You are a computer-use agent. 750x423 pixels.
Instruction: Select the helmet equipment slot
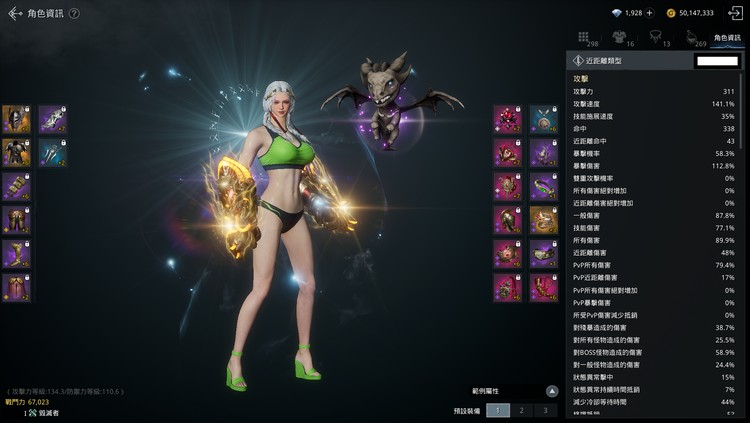click(16, 119)
